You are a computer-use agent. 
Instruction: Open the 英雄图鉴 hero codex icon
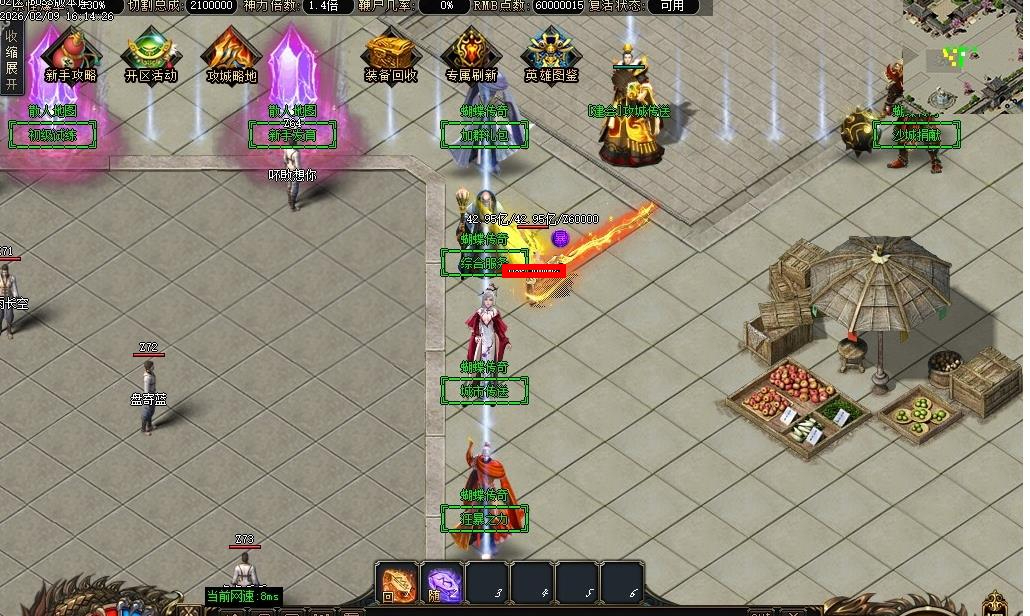[551, 54]
